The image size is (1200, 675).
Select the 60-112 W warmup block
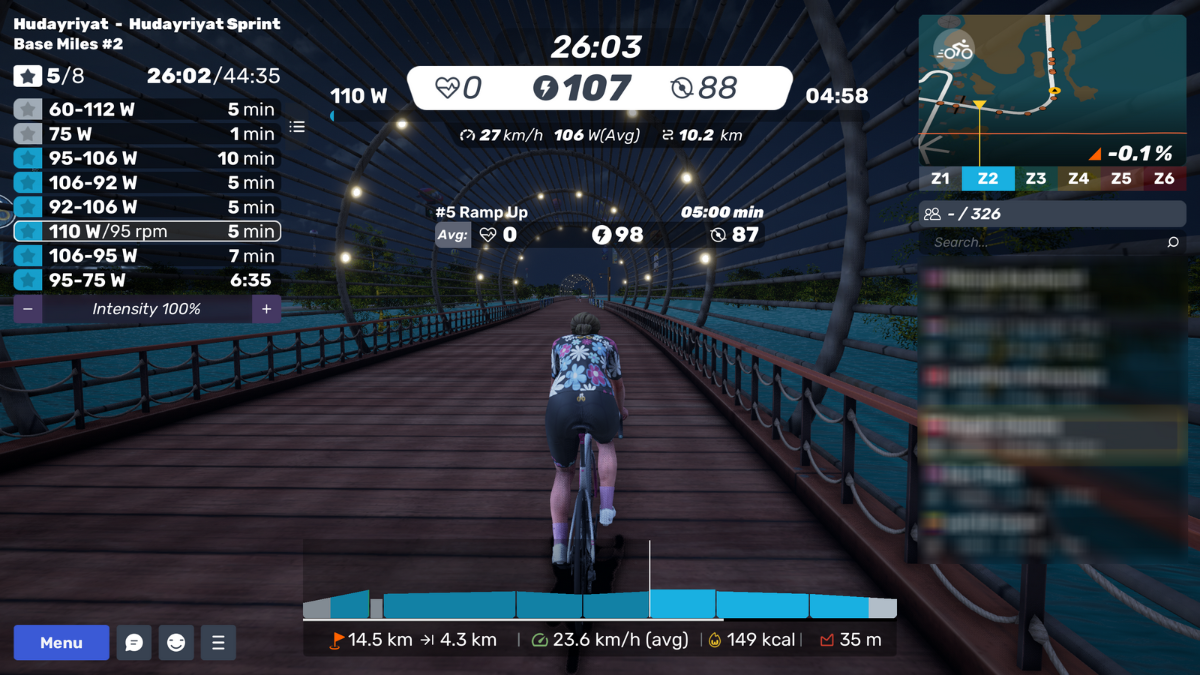coord(147,110)
